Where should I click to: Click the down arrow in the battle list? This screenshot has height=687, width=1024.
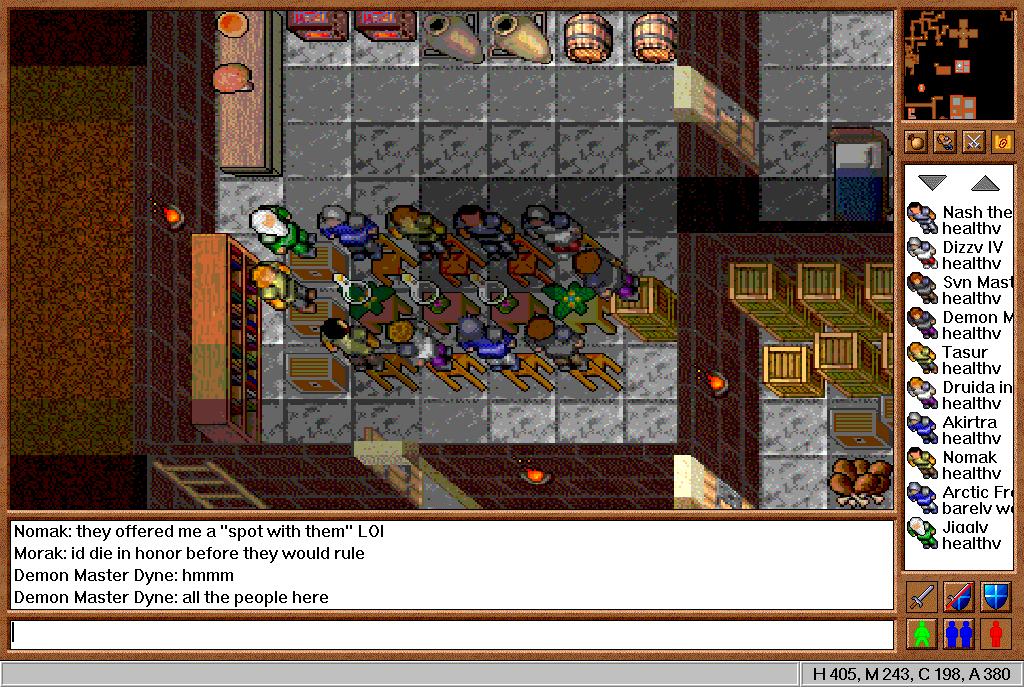tap(932, 183)
